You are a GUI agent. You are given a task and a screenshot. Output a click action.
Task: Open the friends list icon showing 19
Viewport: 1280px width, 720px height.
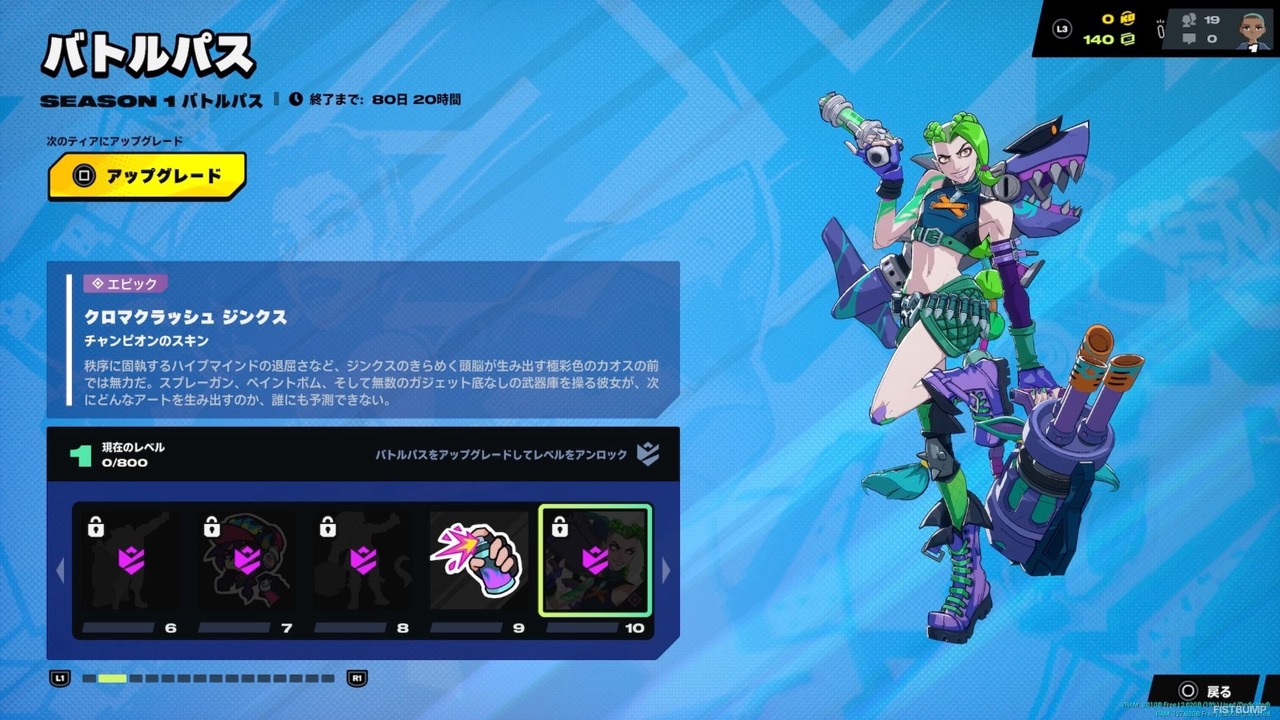coord(1189,20)
